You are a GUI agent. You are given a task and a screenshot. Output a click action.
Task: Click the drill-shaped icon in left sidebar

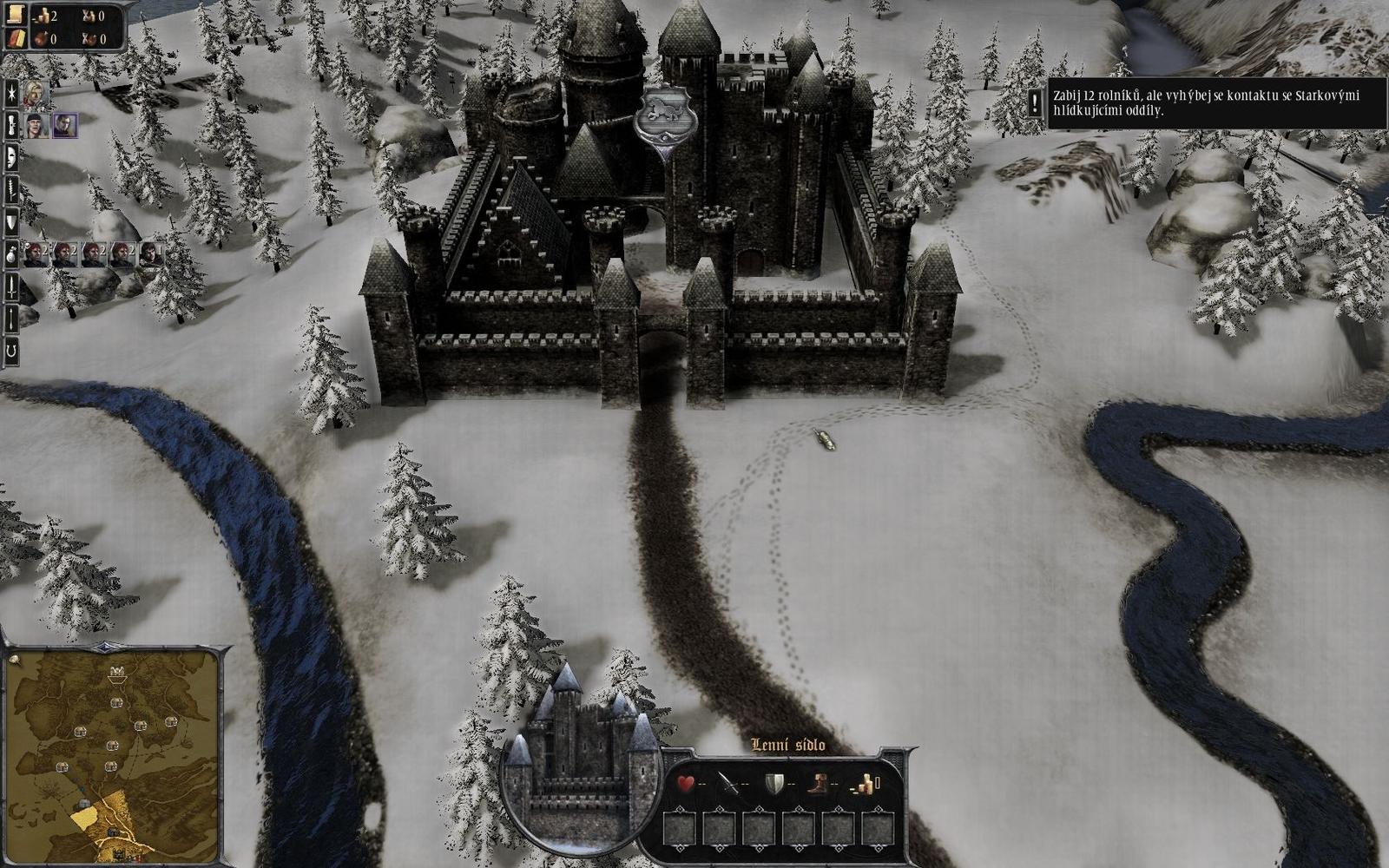pyautogui.click(x=10, y=190)
